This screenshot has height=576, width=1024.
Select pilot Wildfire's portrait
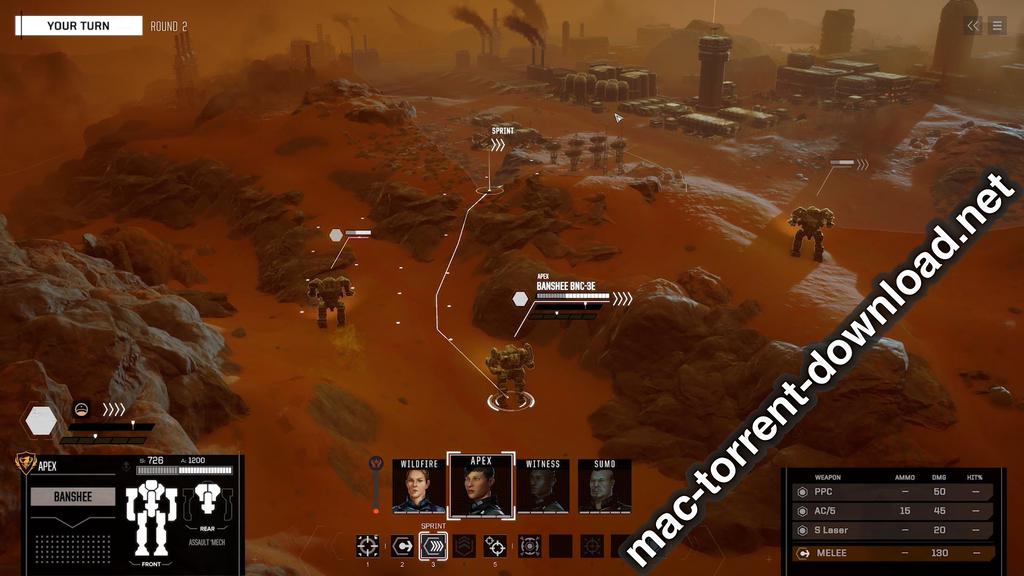419,488
